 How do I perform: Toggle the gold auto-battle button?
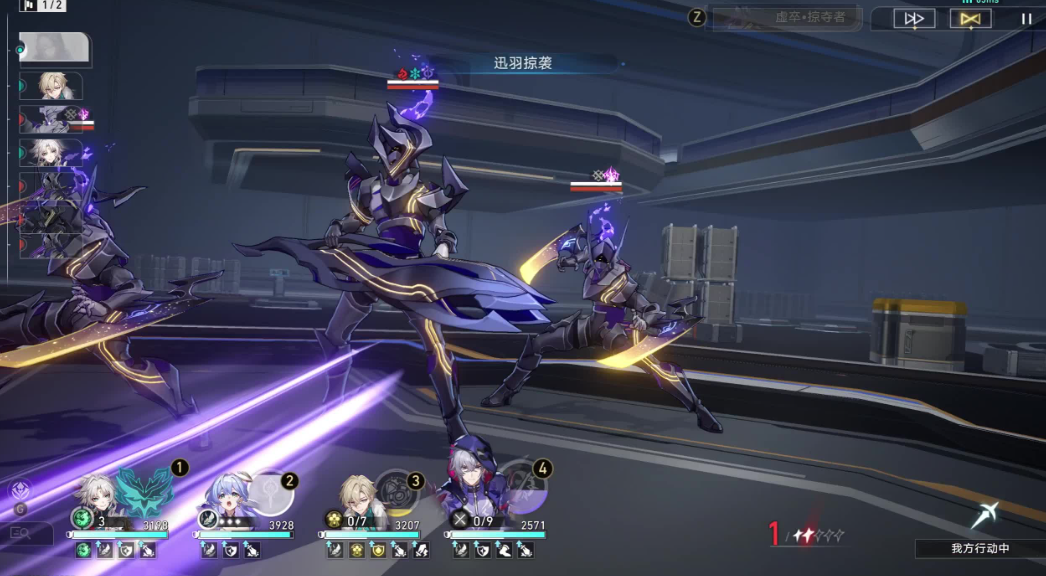[x=969, y=18]
